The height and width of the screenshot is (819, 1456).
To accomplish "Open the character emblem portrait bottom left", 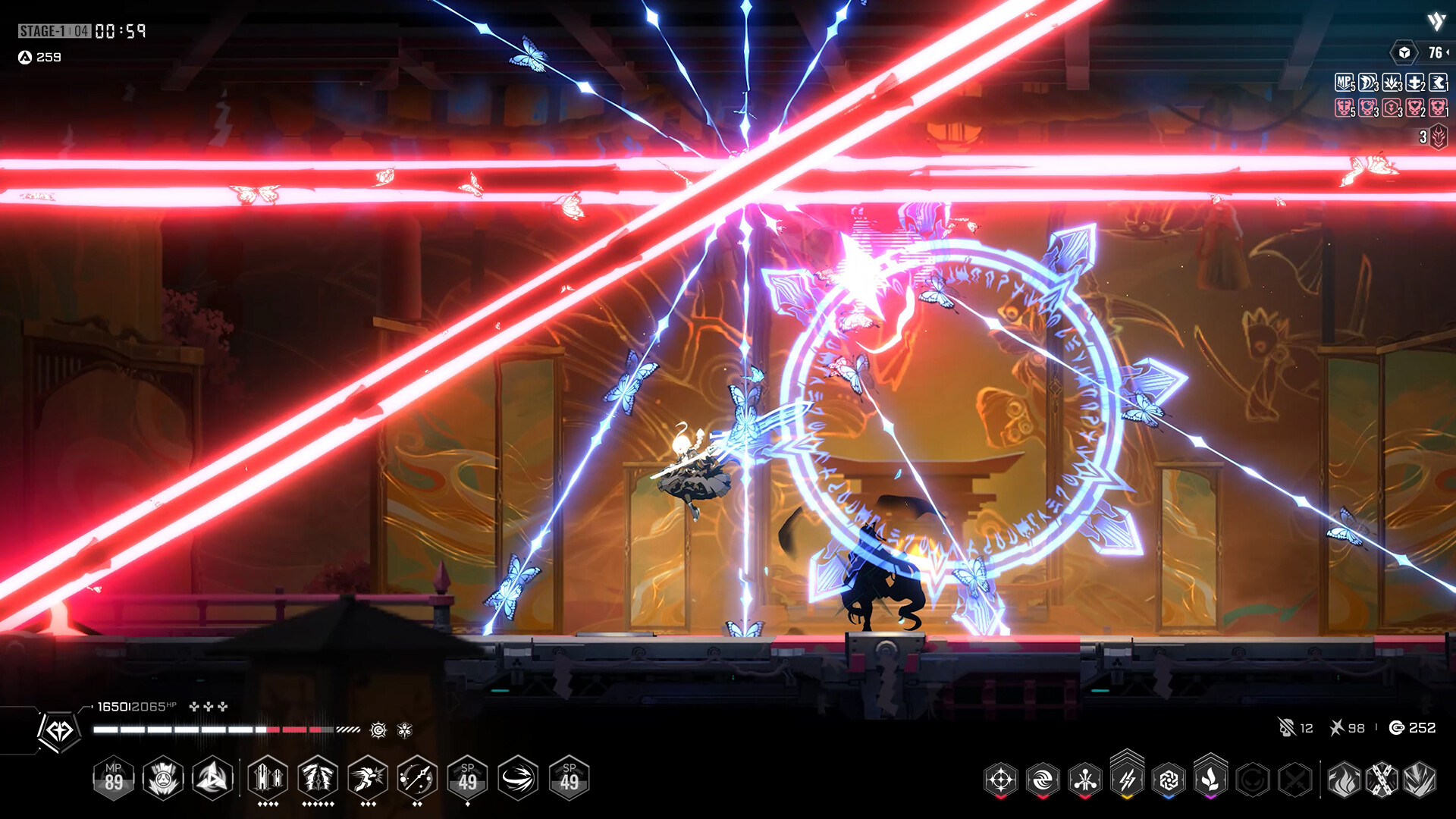I will pyautogui.click(x=61, y=732).
